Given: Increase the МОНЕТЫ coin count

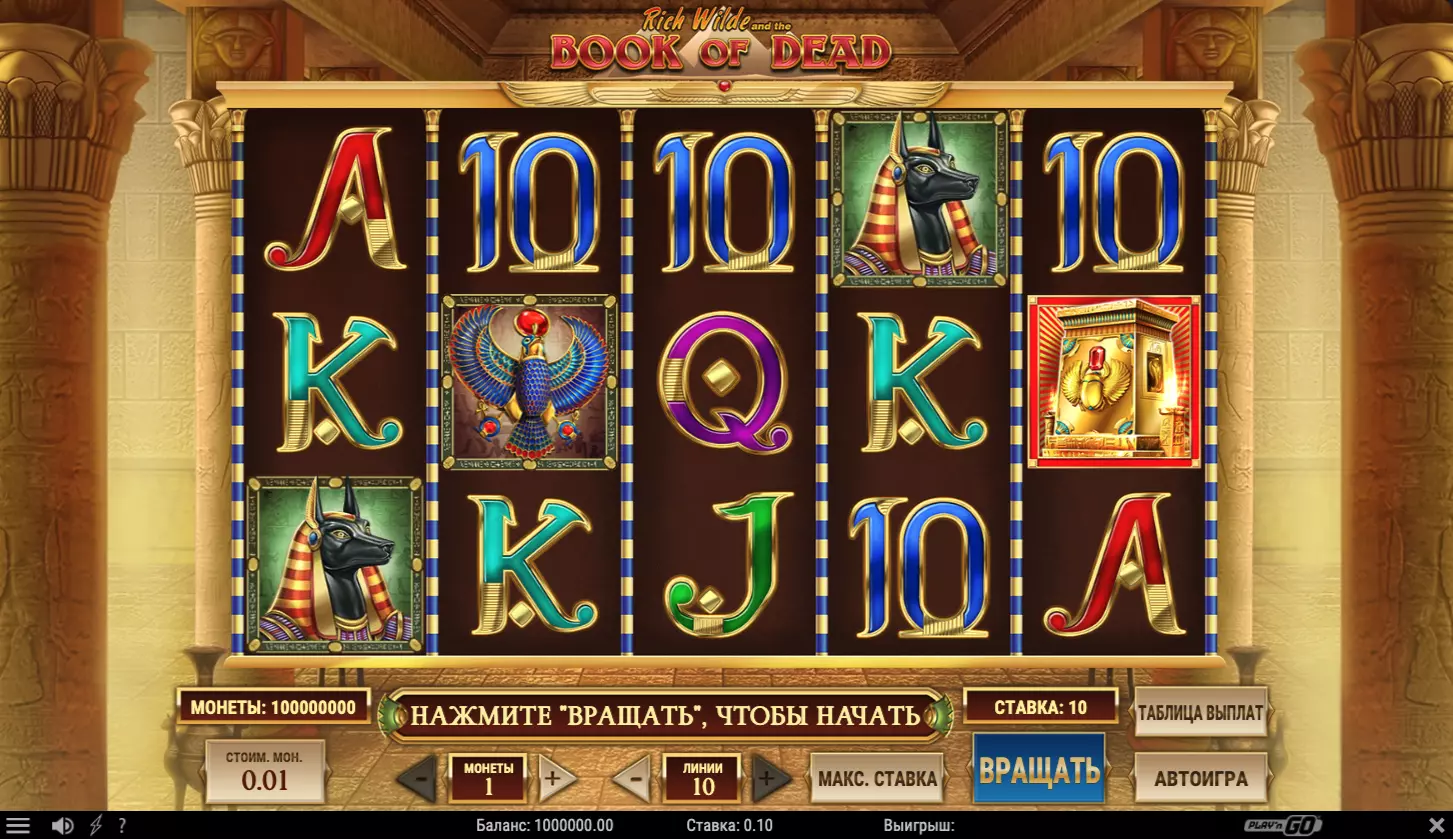Looking at the screenshot, I should point(558,778).
